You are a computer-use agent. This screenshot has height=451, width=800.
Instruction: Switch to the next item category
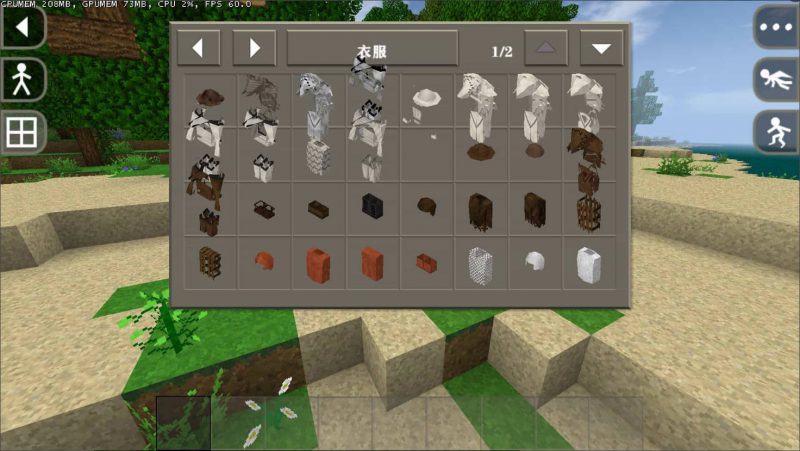tap(254, 47)
